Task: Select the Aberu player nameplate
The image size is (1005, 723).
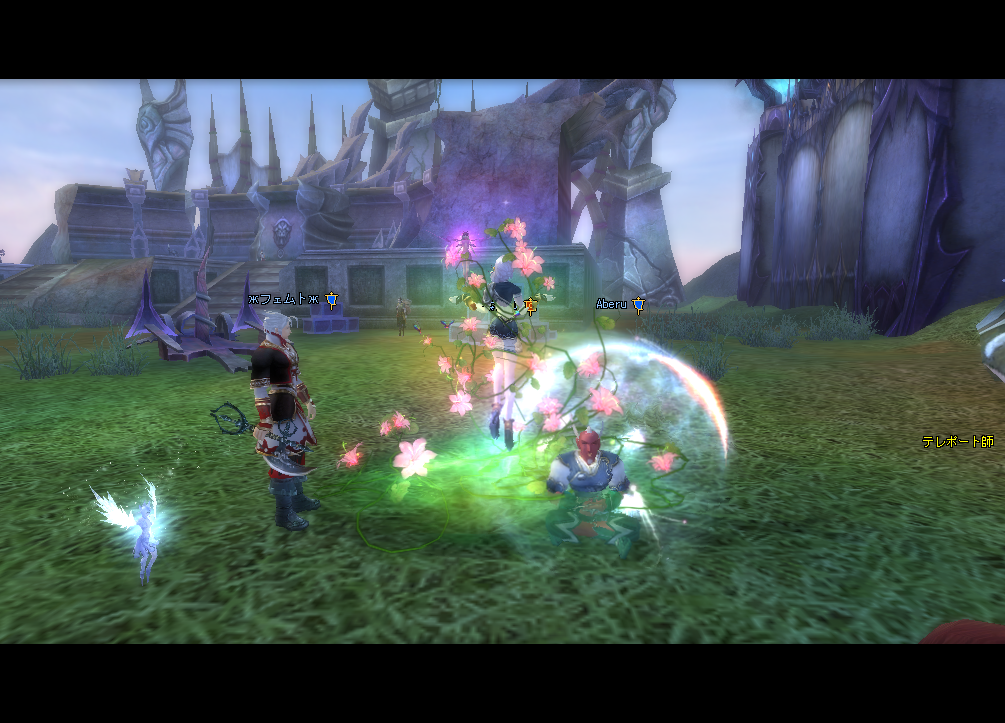Action: click(x=611, y=304)
